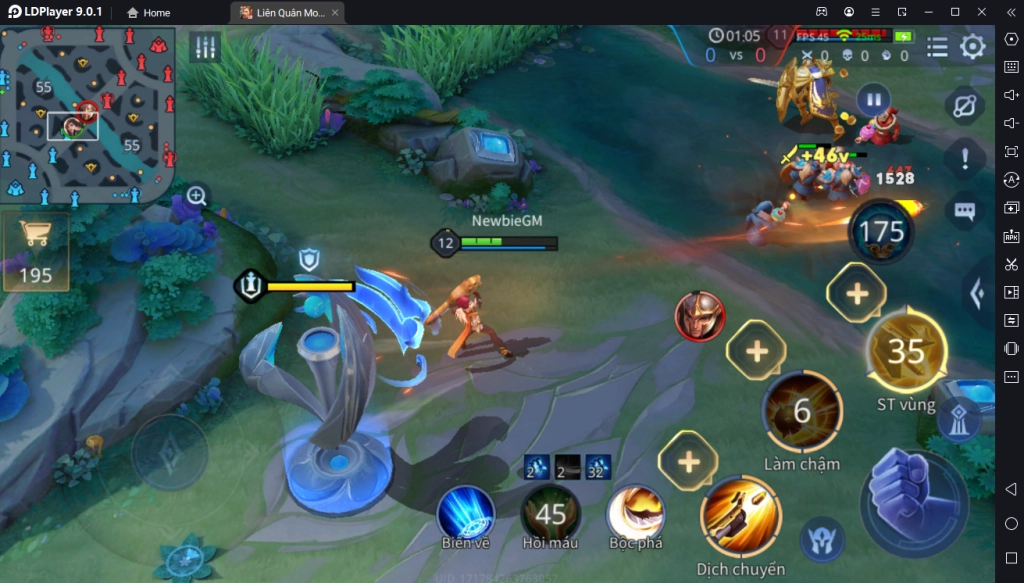Click the minimap
1024x583 pixels.
88,114
